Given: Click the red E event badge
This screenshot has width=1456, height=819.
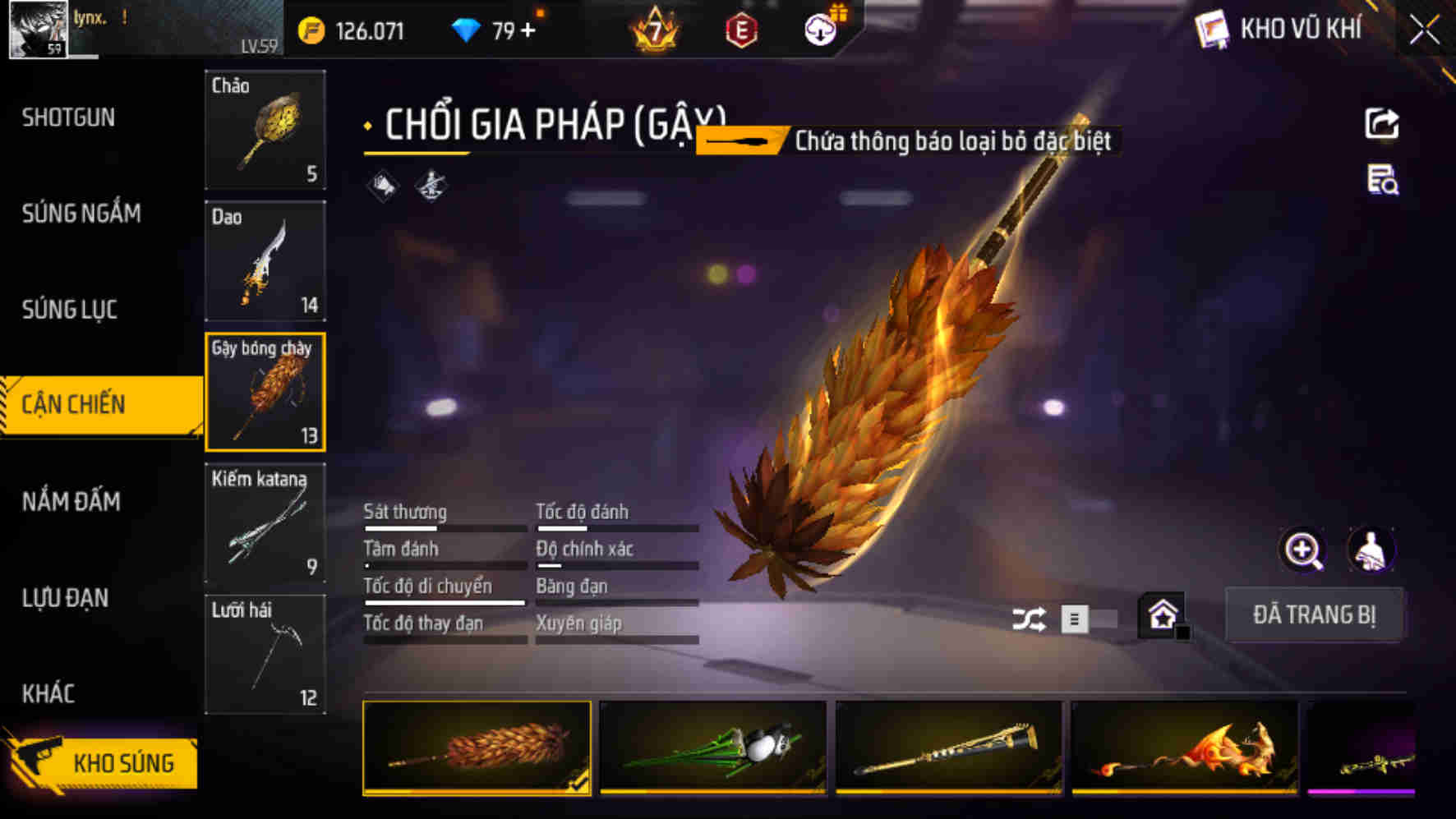Looking at the screenshot, I should click(x=741, y=30).
